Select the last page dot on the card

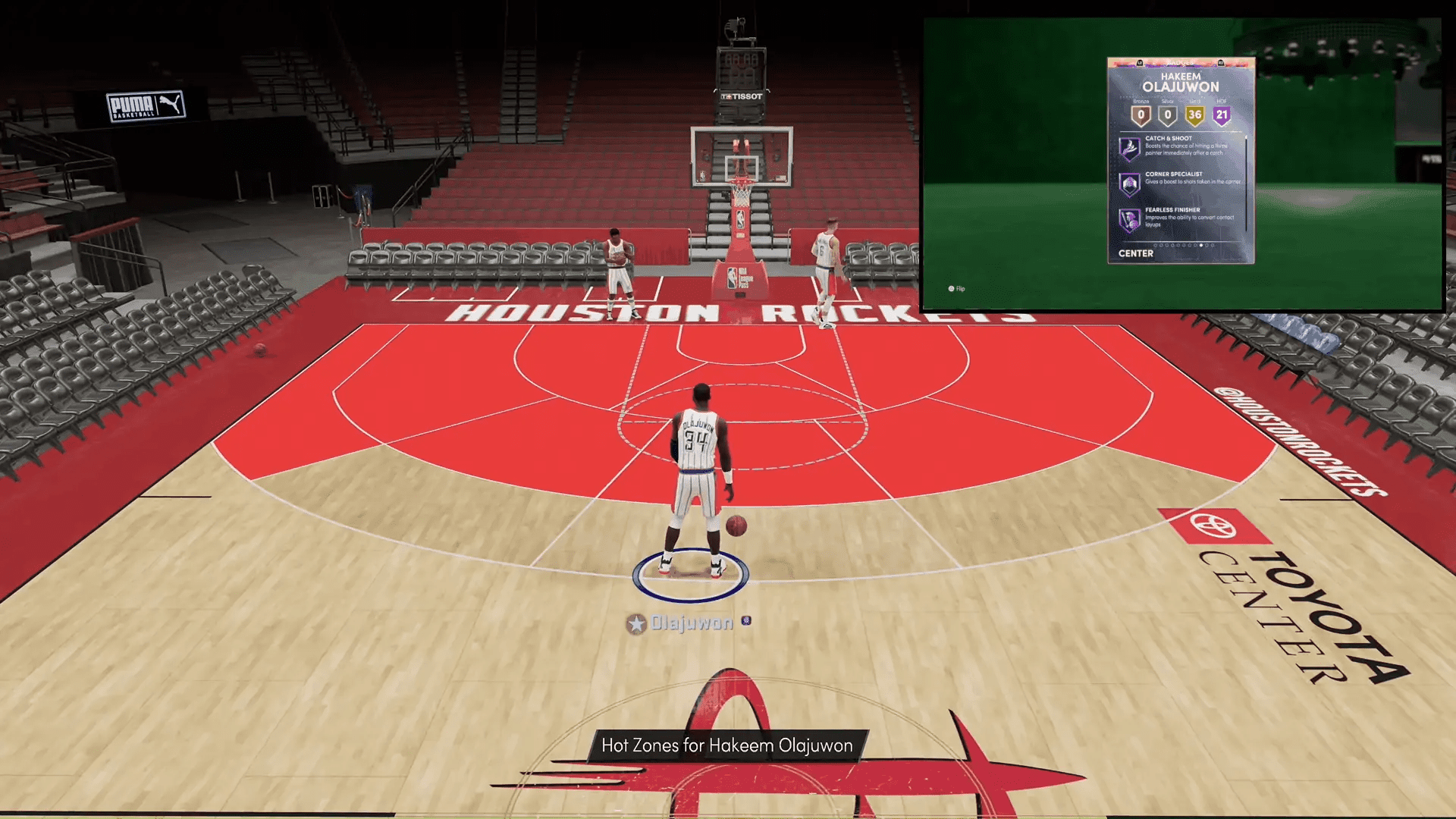tap(1213, 245)
